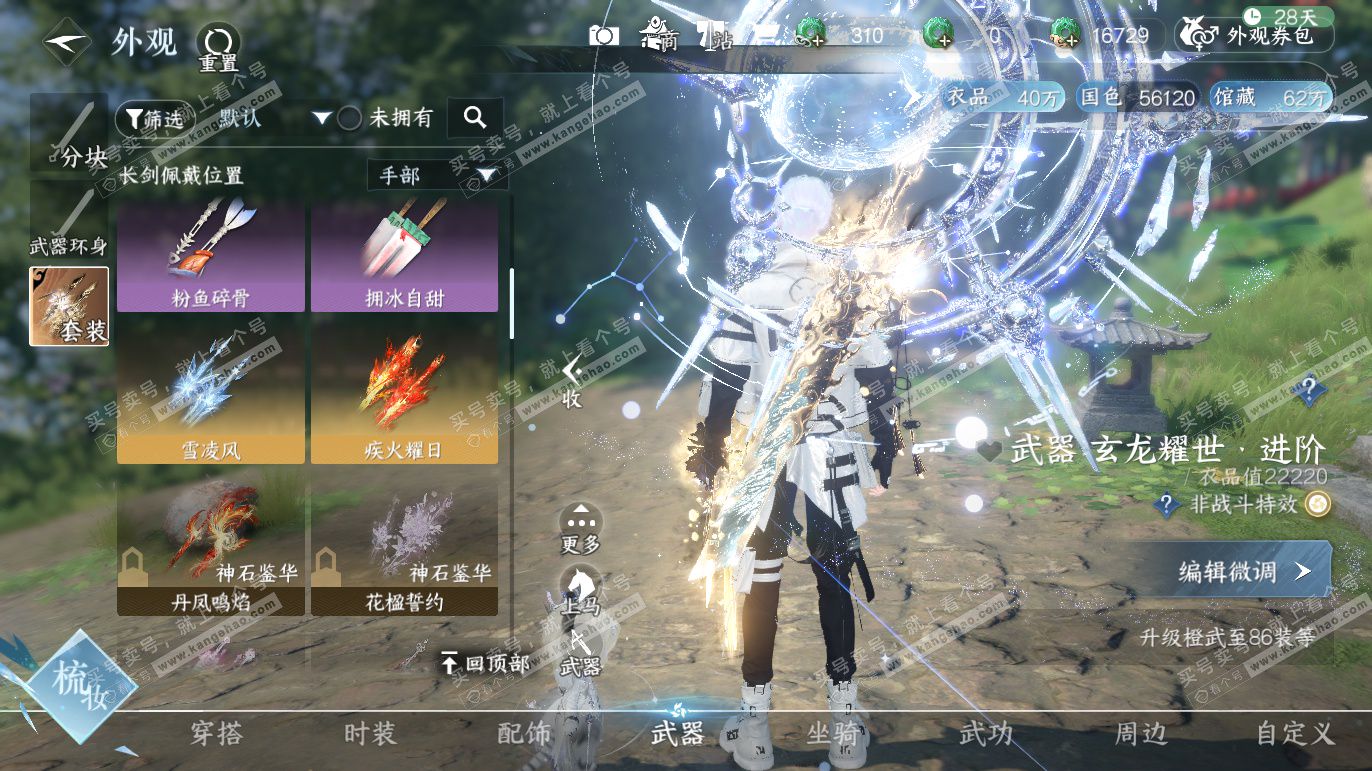
Task: Switch to the 套装 side category
Action: pos(69,306)
